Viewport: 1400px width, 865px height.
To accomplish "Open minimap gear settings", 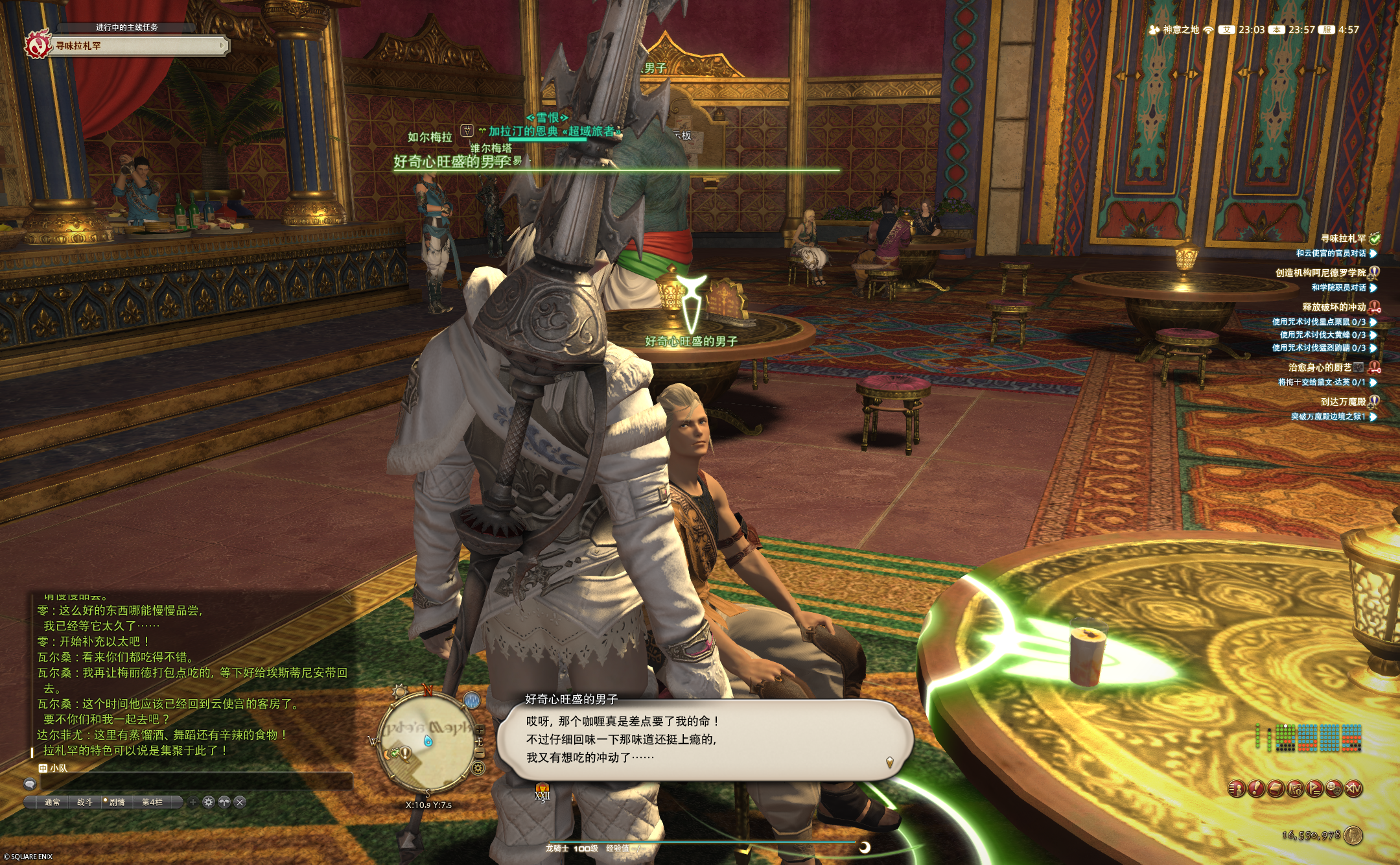I will [478, 768].
